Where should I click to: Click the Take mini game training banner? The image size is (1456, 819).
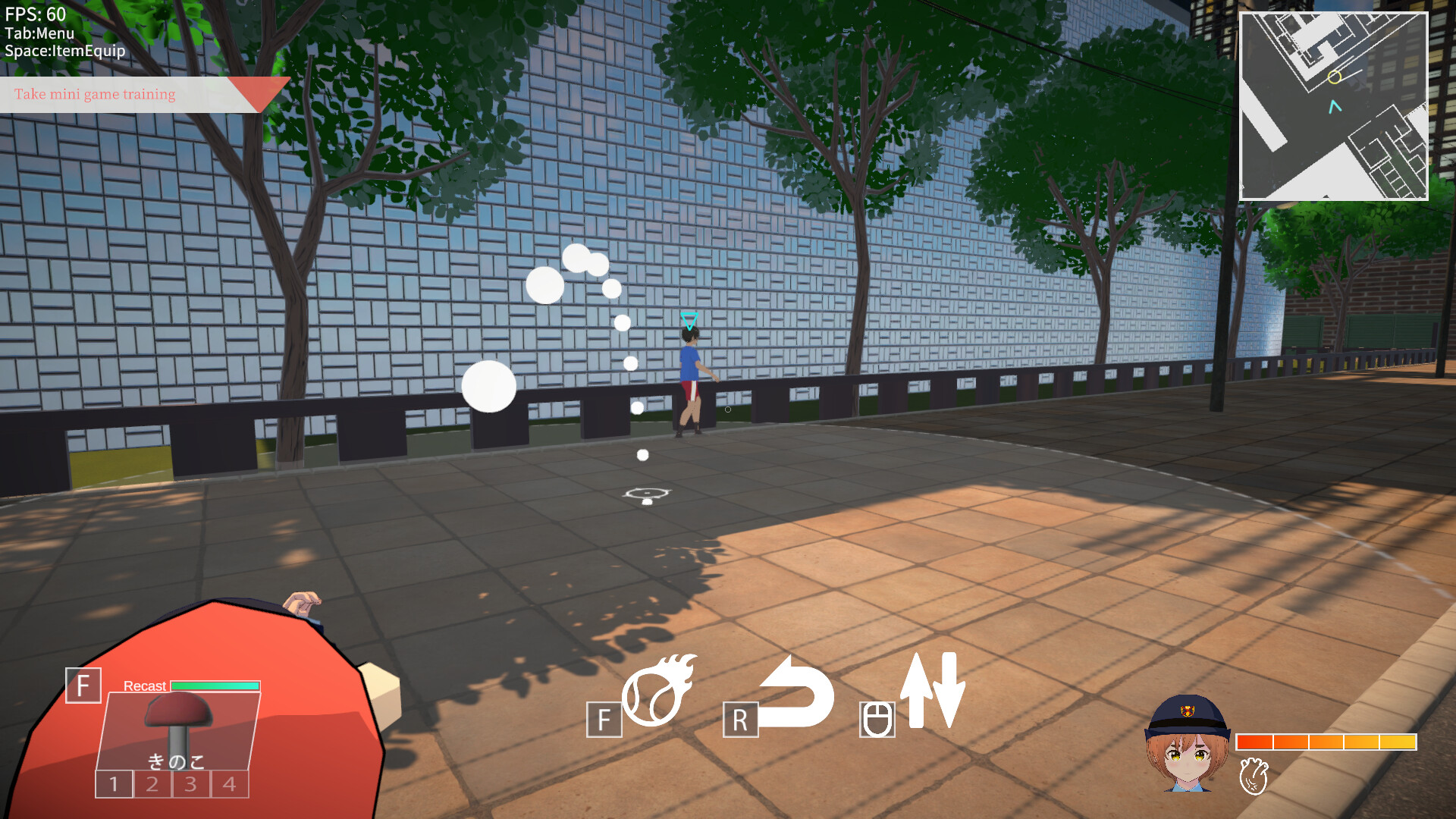click(95, 95)
